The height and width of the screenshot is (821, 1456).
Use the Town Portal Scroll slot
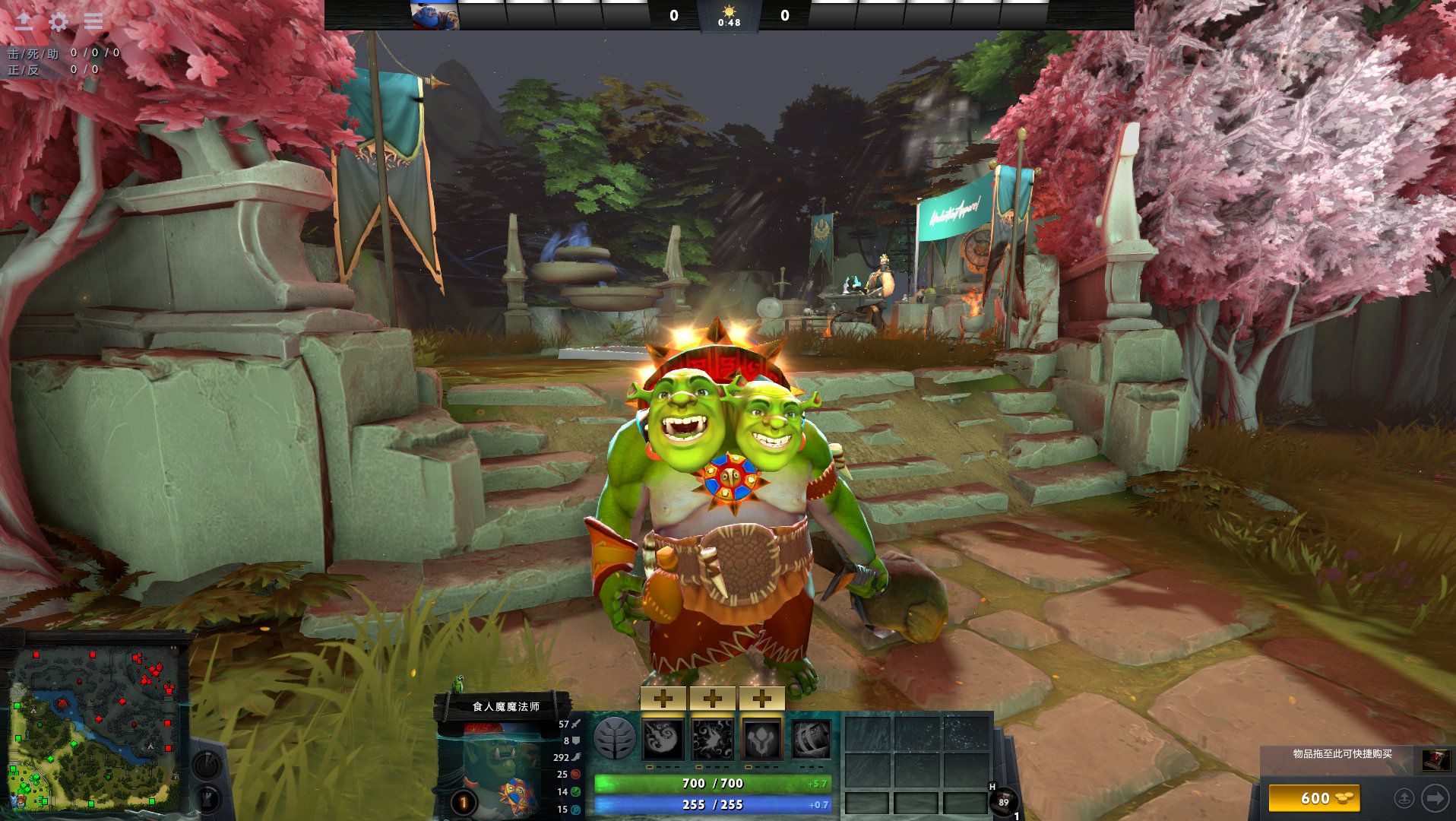(x=1004, y=801)
